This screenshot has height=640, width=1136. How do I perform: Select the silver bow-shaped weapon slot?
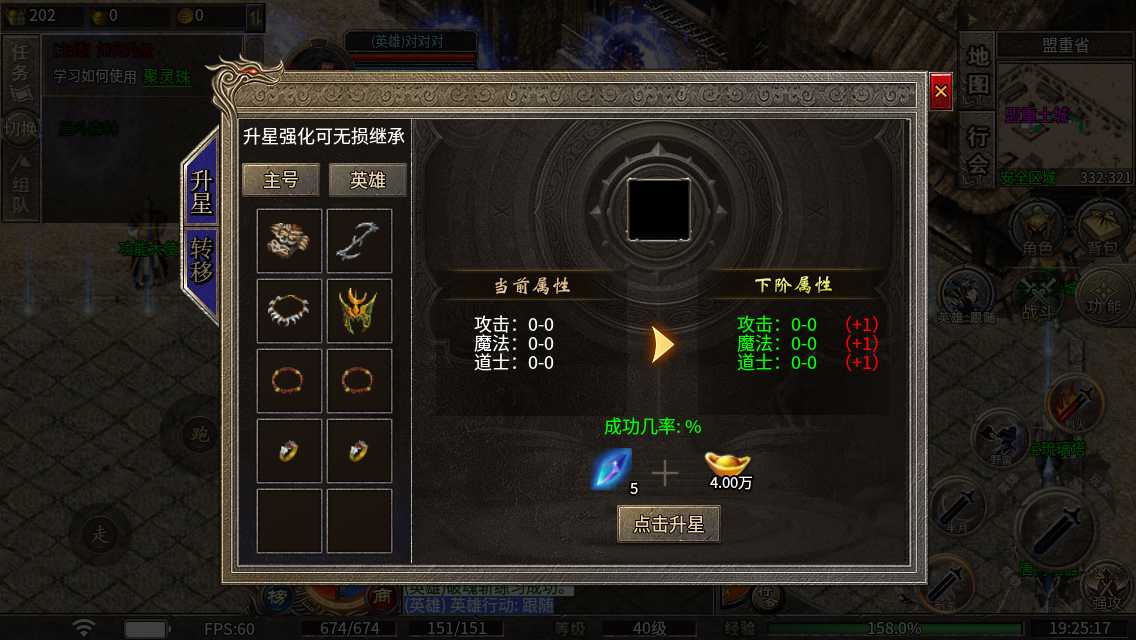pyautogui.click(x=359, y=241)
